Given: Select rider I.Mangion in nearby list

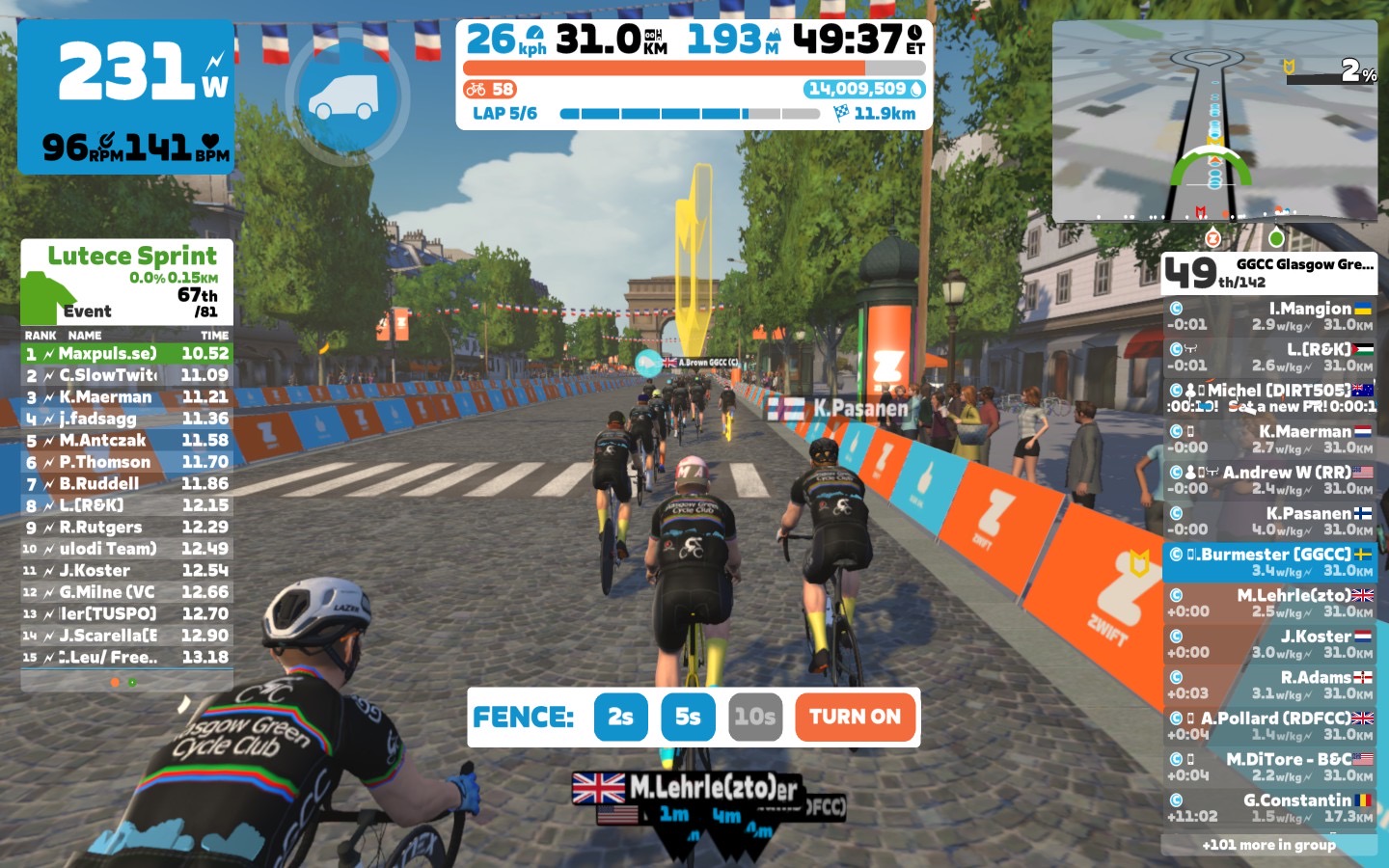Looking at the screenshot, I should (1268, 316).
